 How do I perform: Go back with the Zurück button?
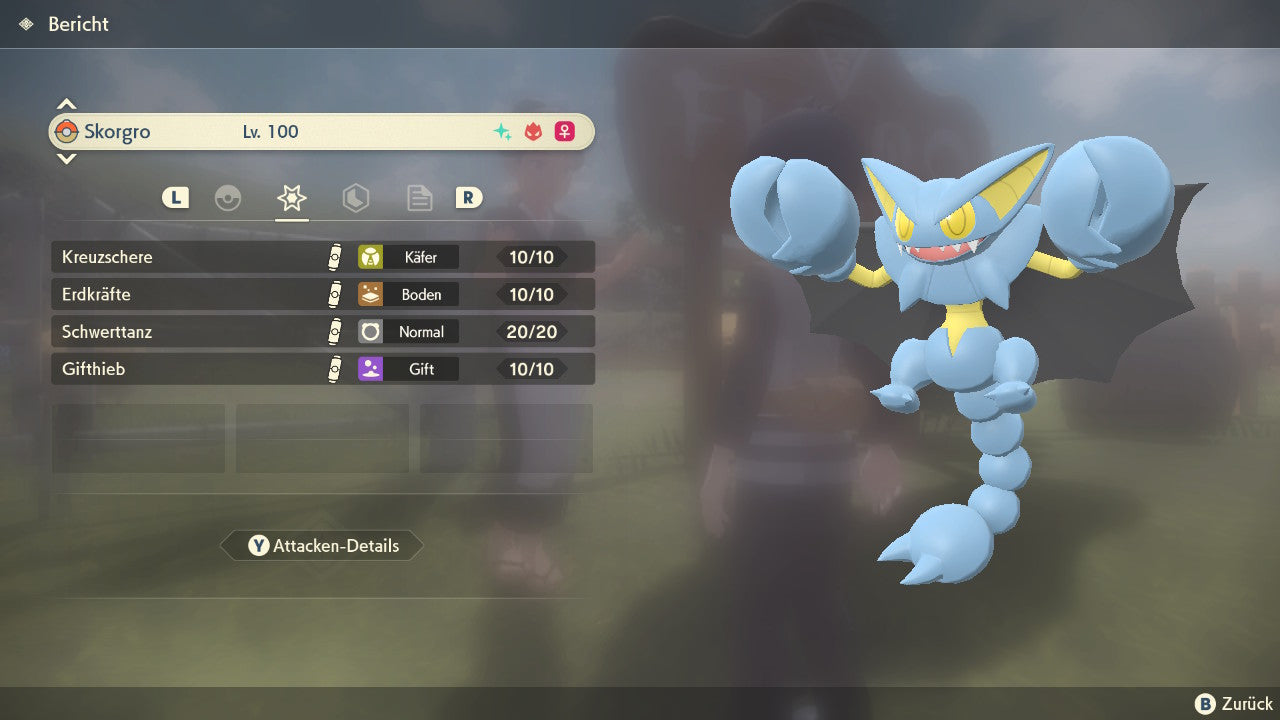[1234, 704]
